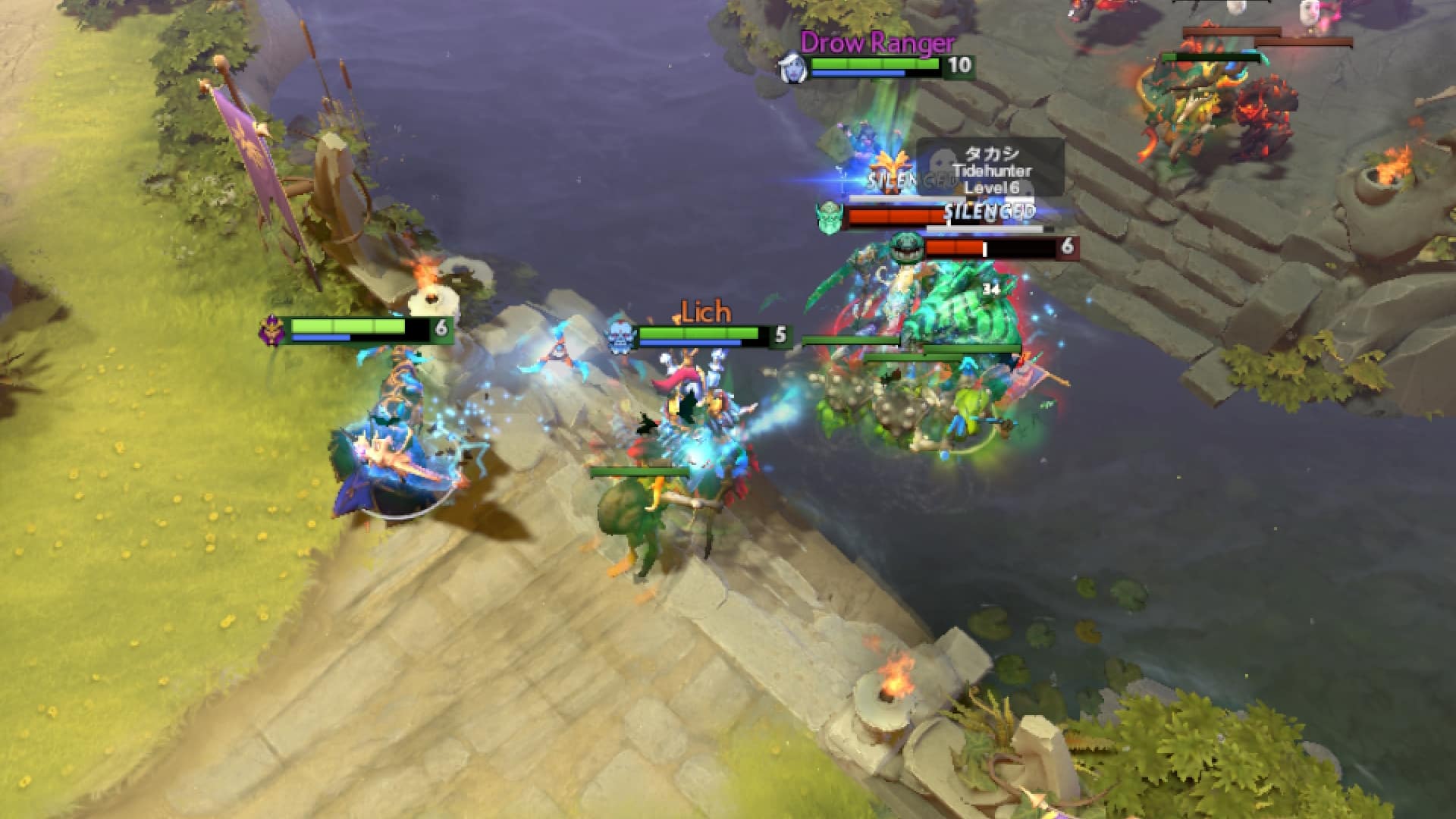Click the purple hero portrait on the left nameplate
Screen dimensions: 1456x819
tap(274, 329)
